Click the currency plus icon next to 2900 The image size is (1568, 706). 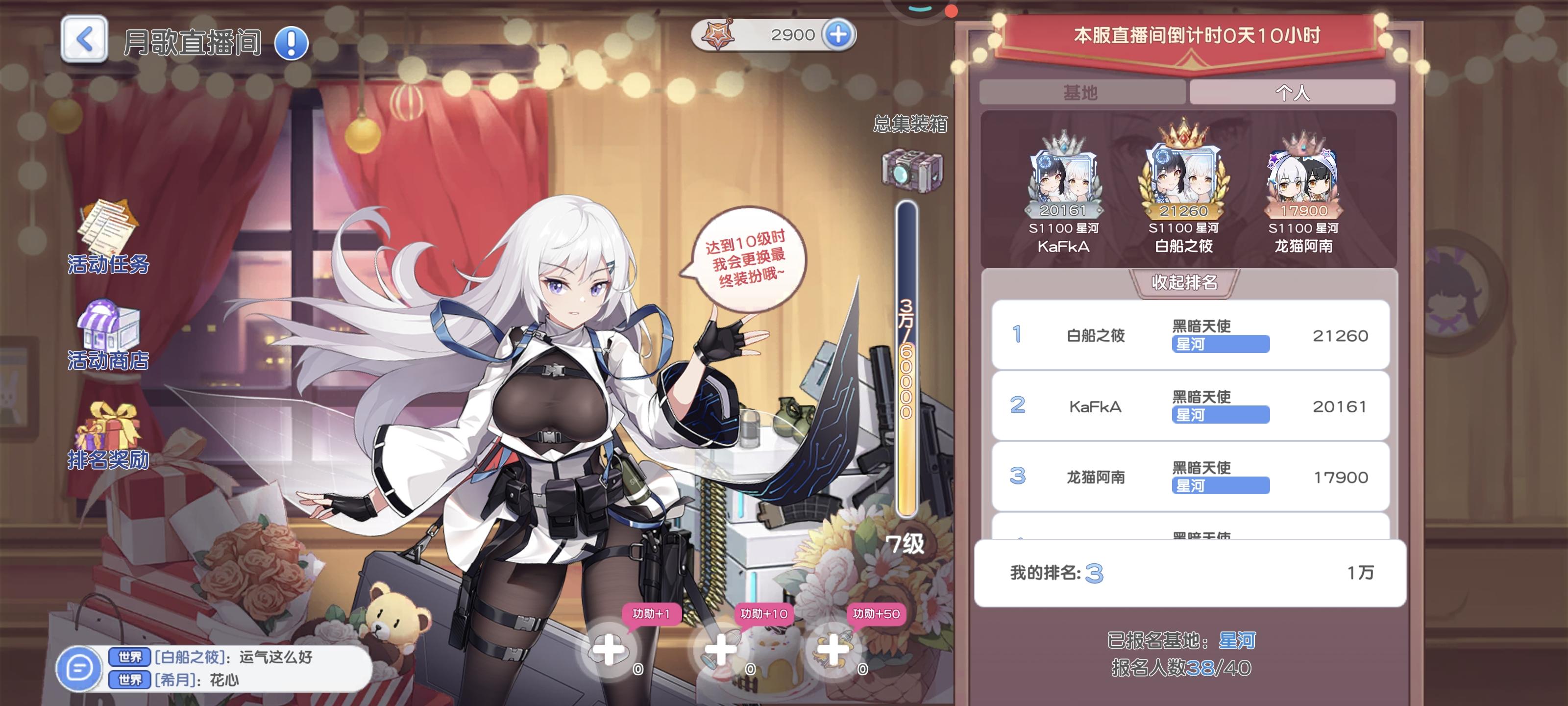click(839, 34)
